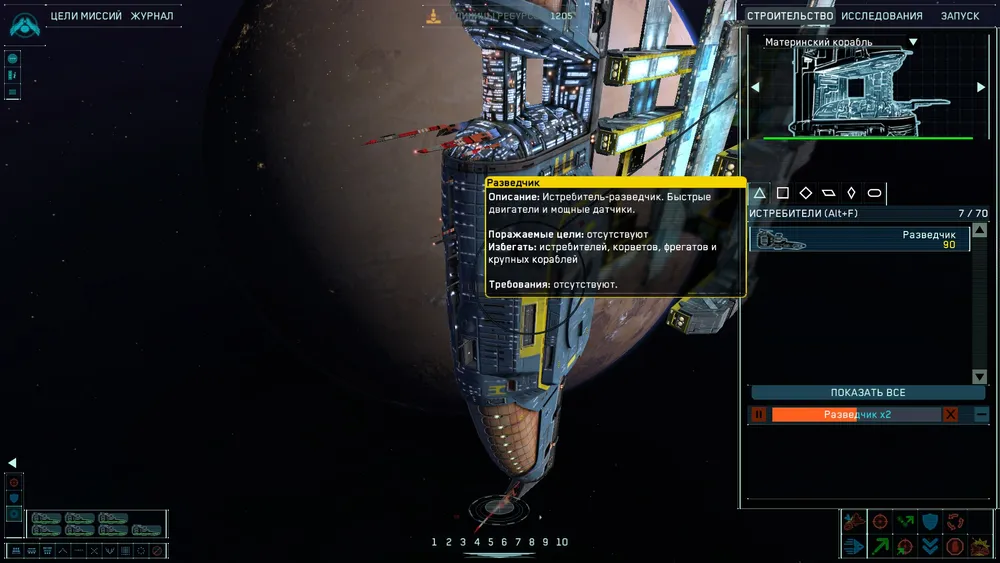Activate the red octagon stop command
This screenshot has width=1000, height=563.
(956, 546)
